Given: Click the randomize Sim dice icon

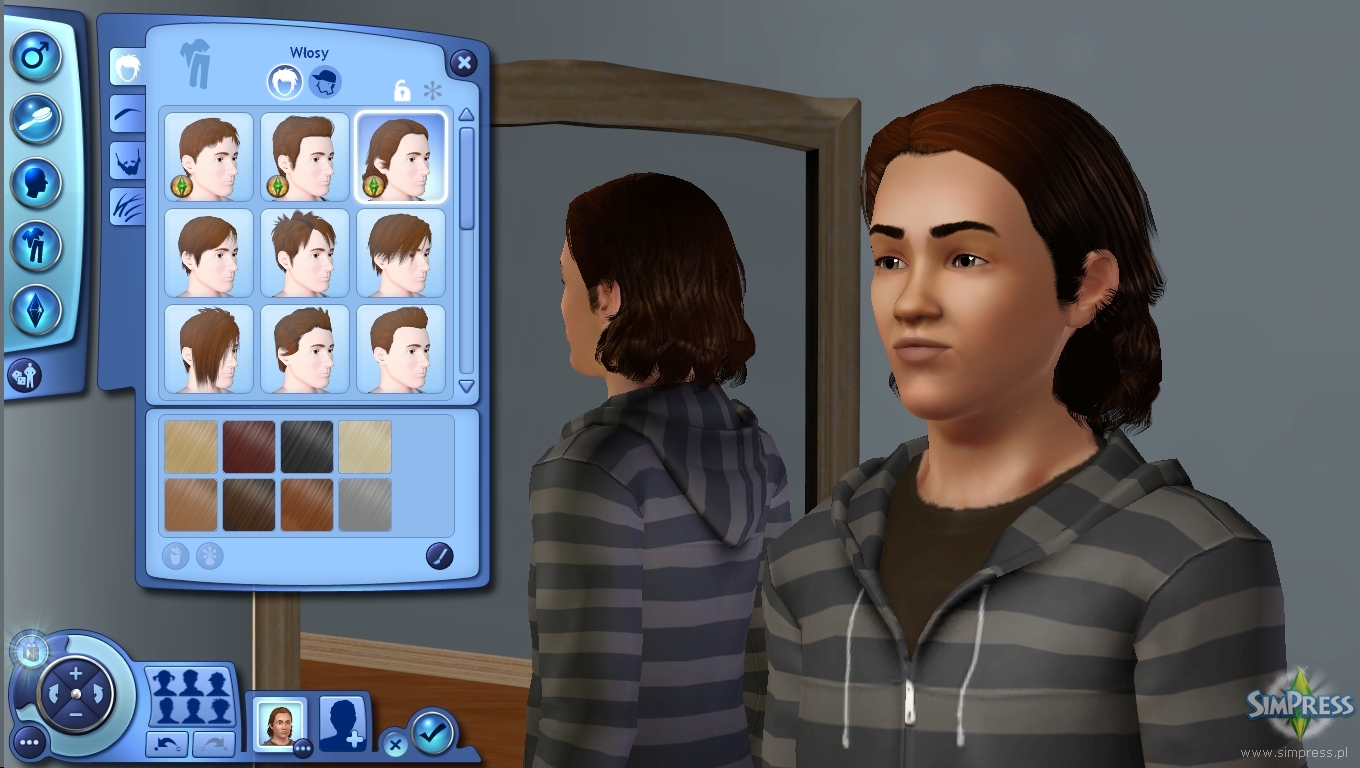Looking at the screenshot, I should point(26,374).
